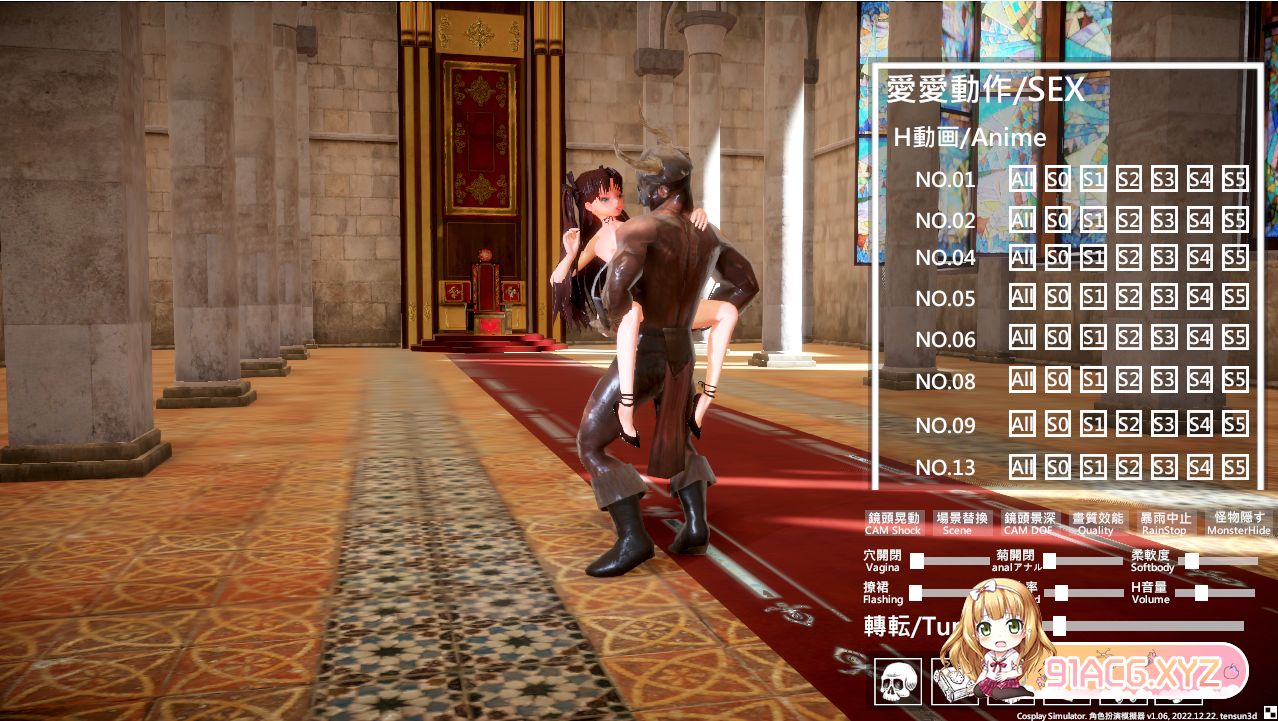Viewport: 1278px width, 721px height.
Task: Select S2 for animation NO.06
Action: click(1128, 338)
